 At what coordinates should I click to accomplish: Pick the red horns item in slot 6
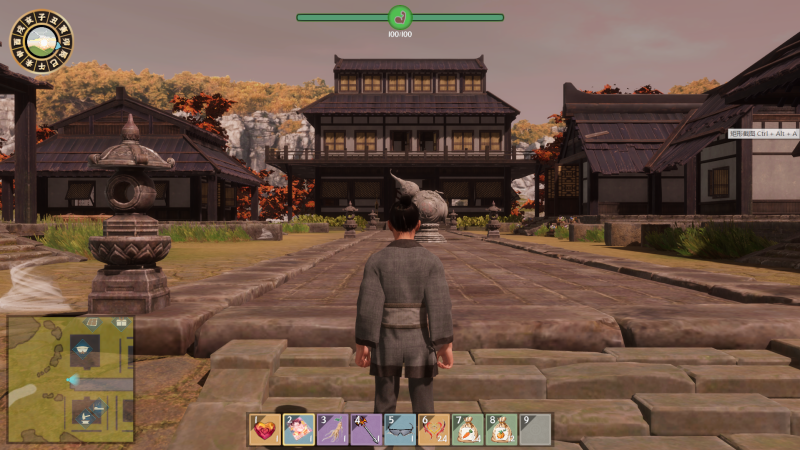point(434,430)
